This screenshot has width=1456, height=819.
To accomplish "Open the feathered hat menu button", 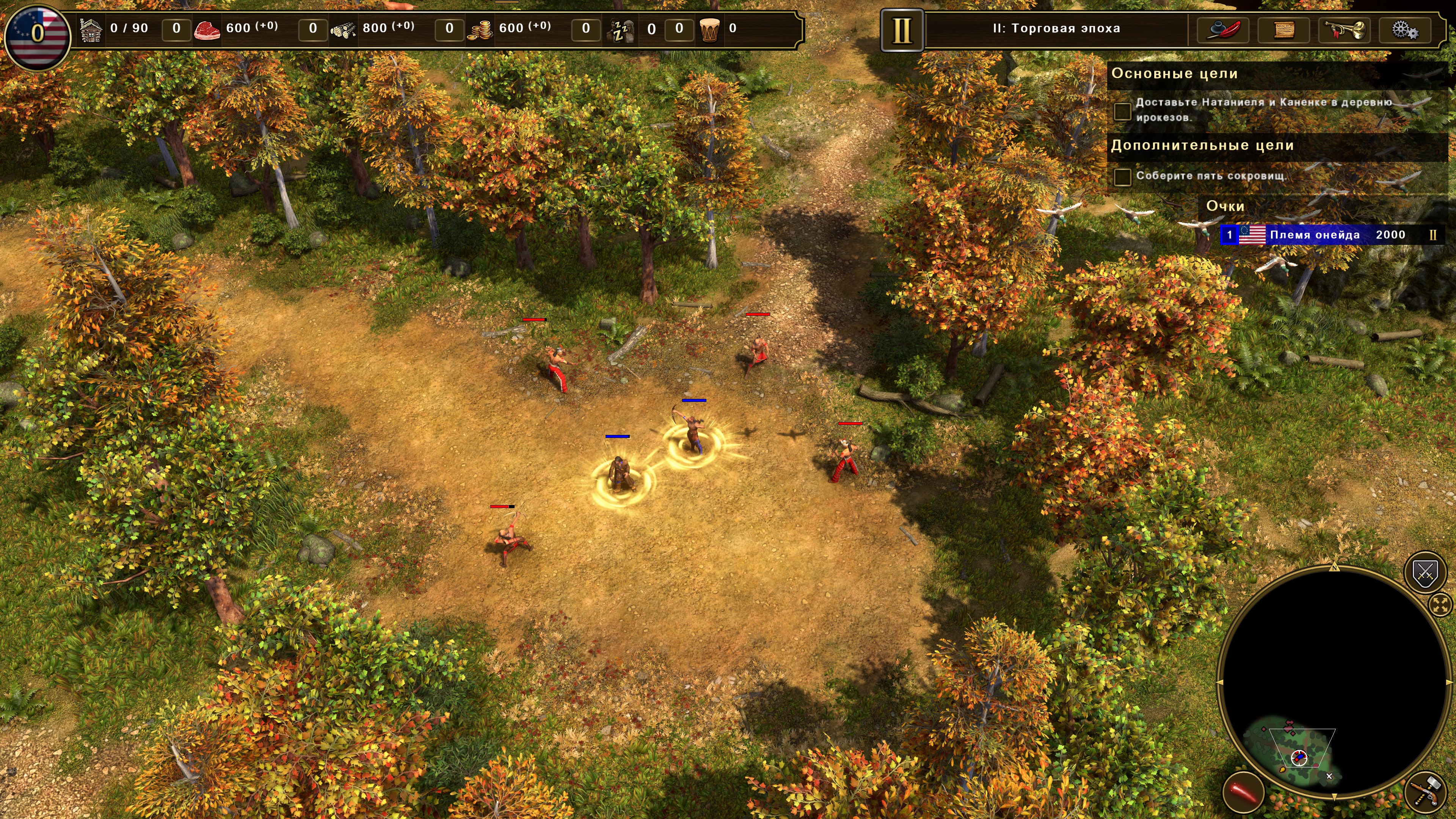I will [1223, 29].
